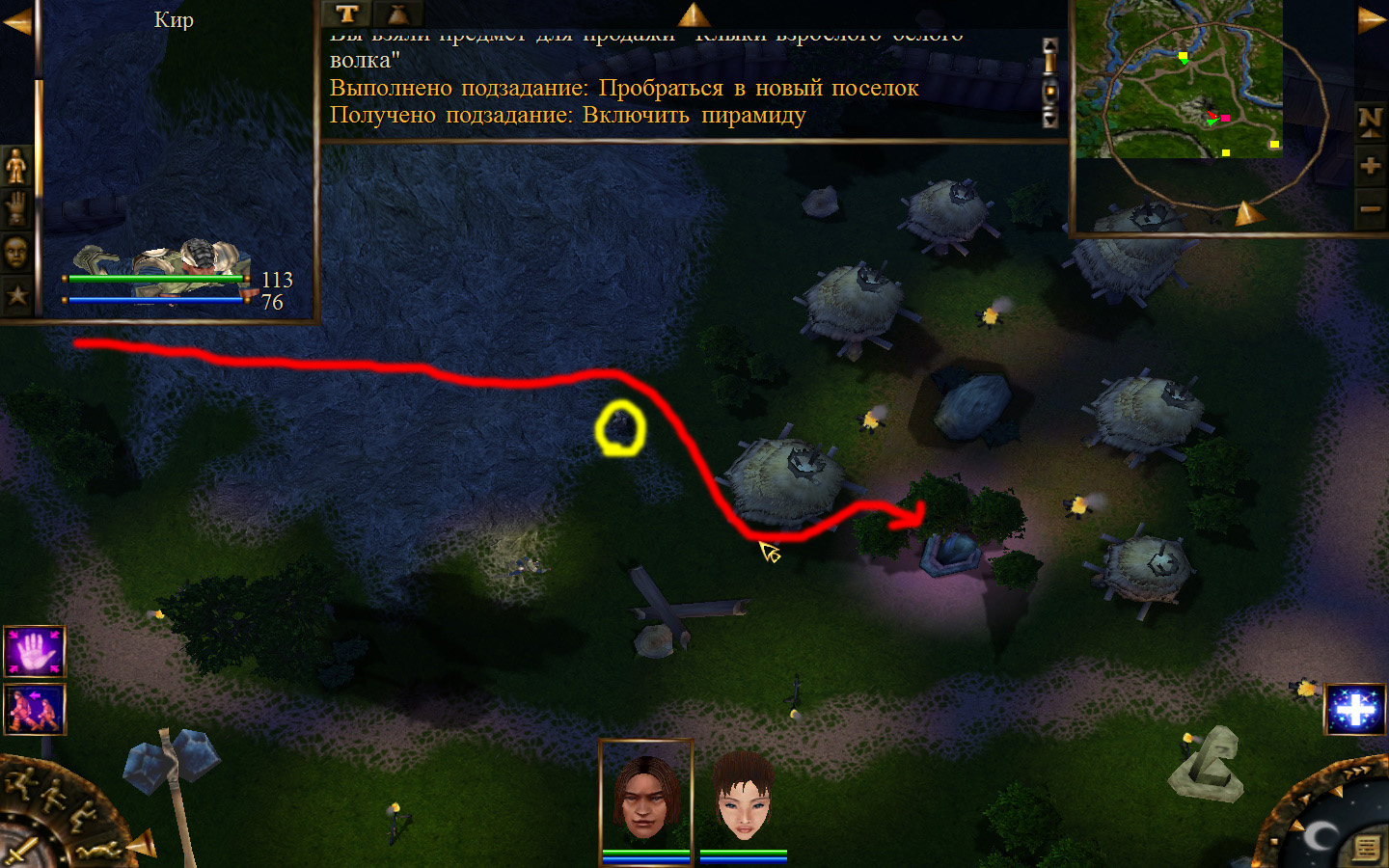The width and height of the screenshot is (1389, 868).
Task: Select the female companion portrait
Action: 743,798
